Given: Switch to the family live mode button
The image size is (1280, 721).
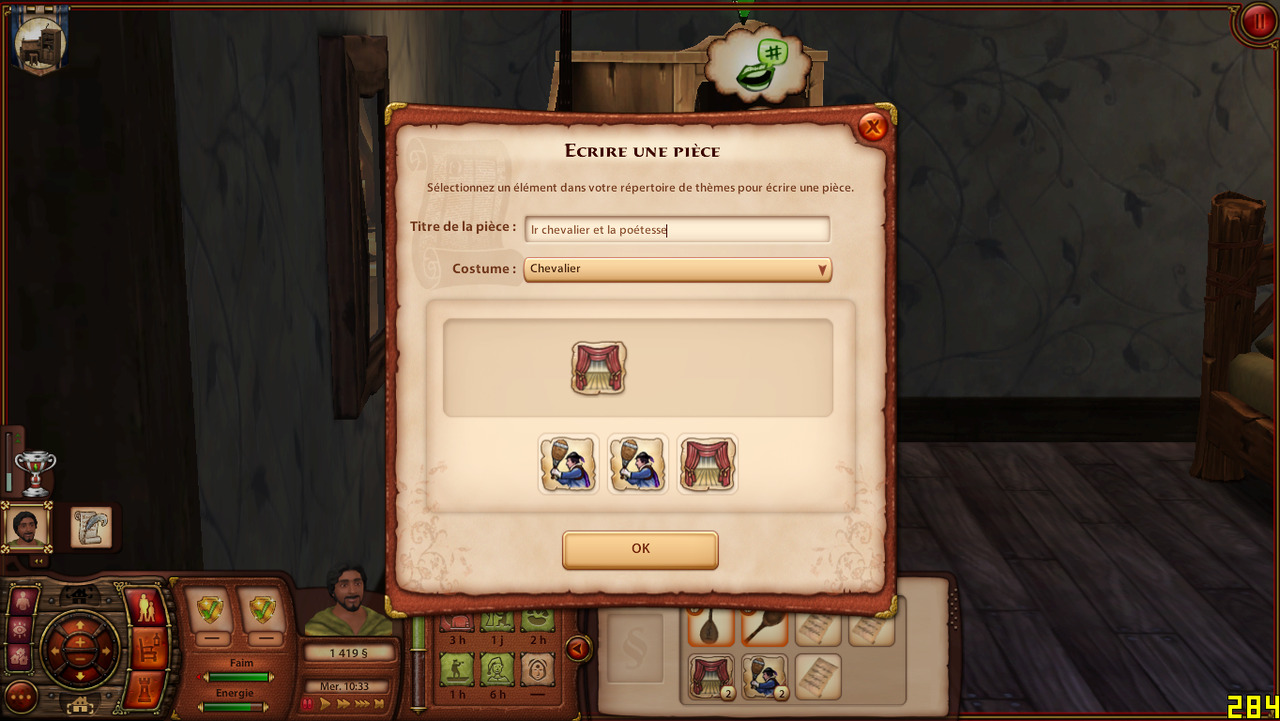Looking at the screenshot, I should point(146,607).
